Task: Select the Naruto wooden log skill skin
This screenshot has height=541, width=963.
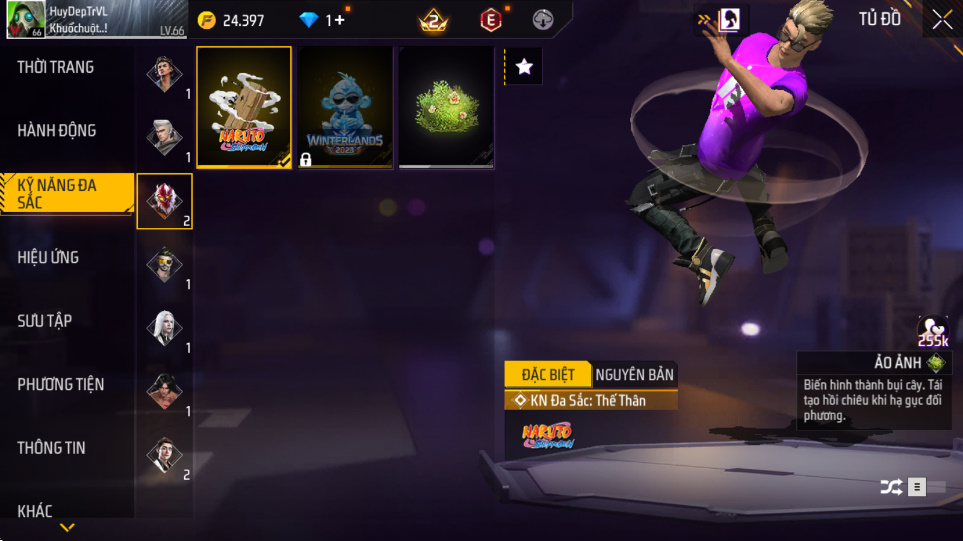Action: tap(244, 107)
